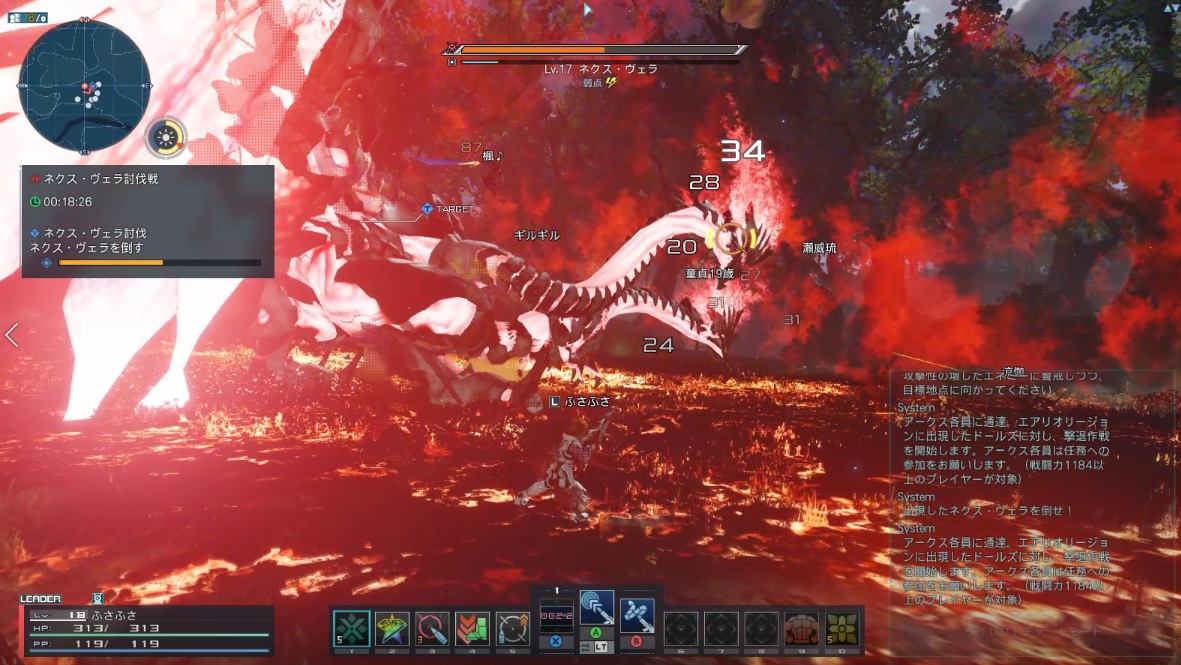The width and height of the screenshot is (1181, 665).
Task: Activate the red chevrons and green blocks icon
Action: (x=472, y=629)
